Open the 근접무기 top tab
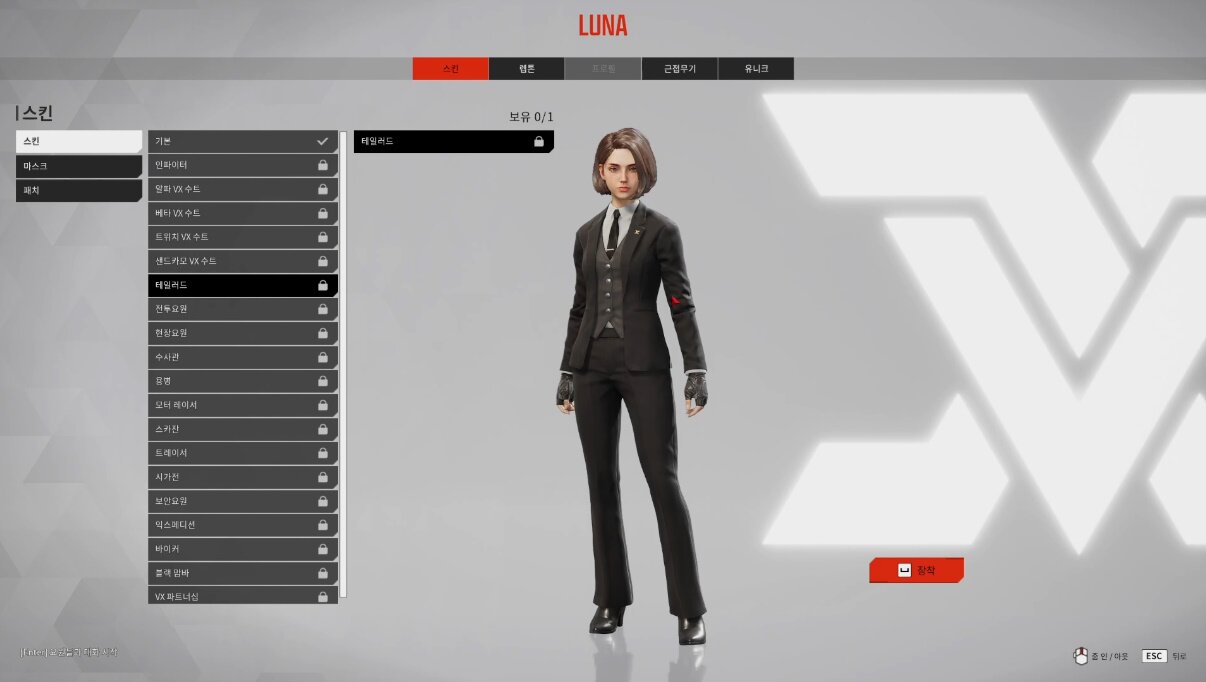 (x=679, y=69)
